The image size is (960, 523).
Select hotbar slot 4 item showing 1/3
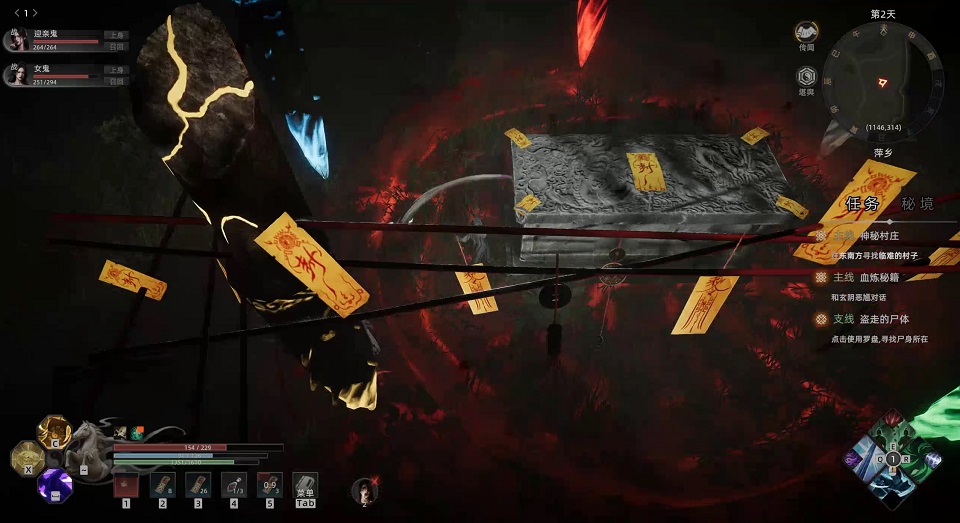tap(234, 485)
